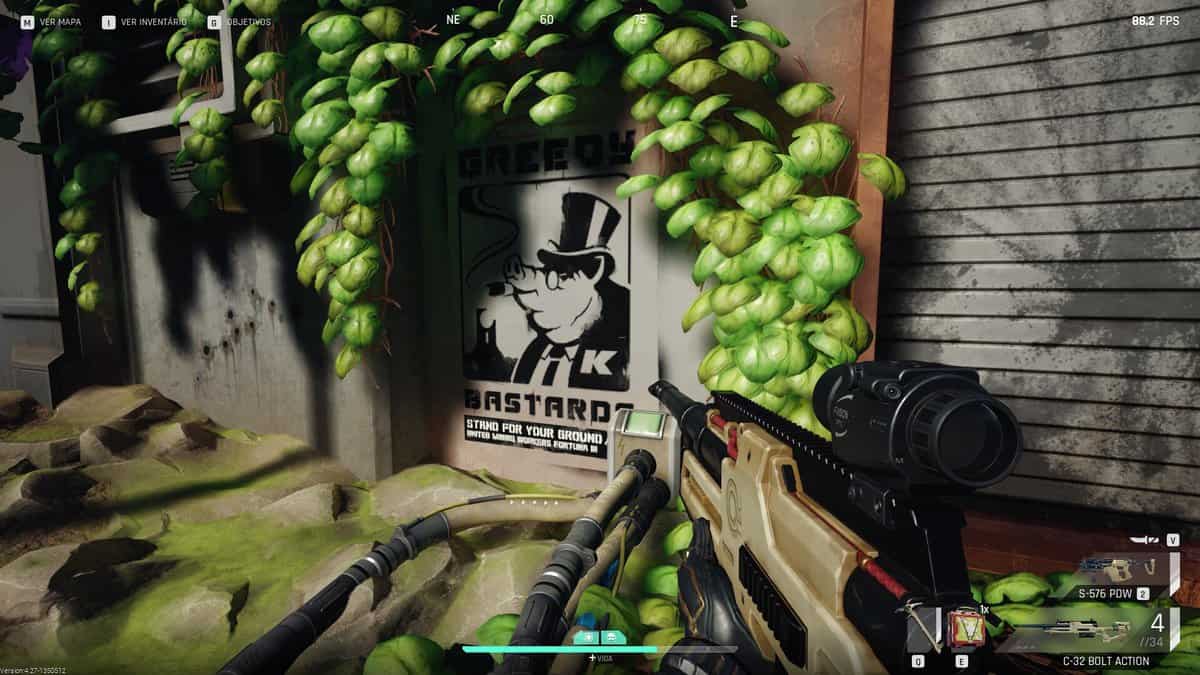The height and width of the screenshot is (675, 1200).
Task: Select the grey gadget slot beside the red kit
Action: click(x=923, y=629)
